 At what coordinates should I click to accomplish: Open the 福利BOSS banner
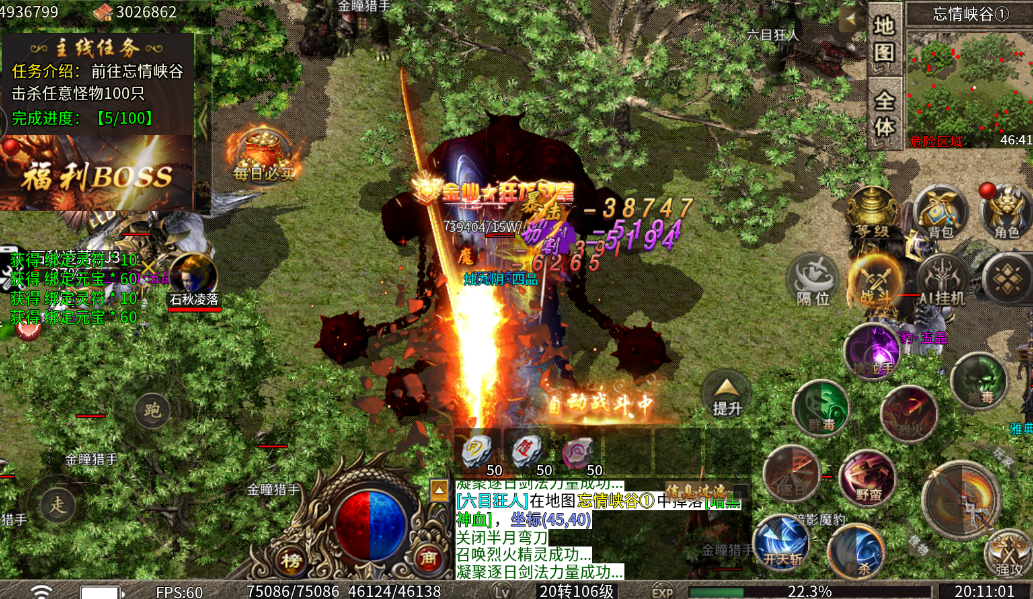coord(97,175)
